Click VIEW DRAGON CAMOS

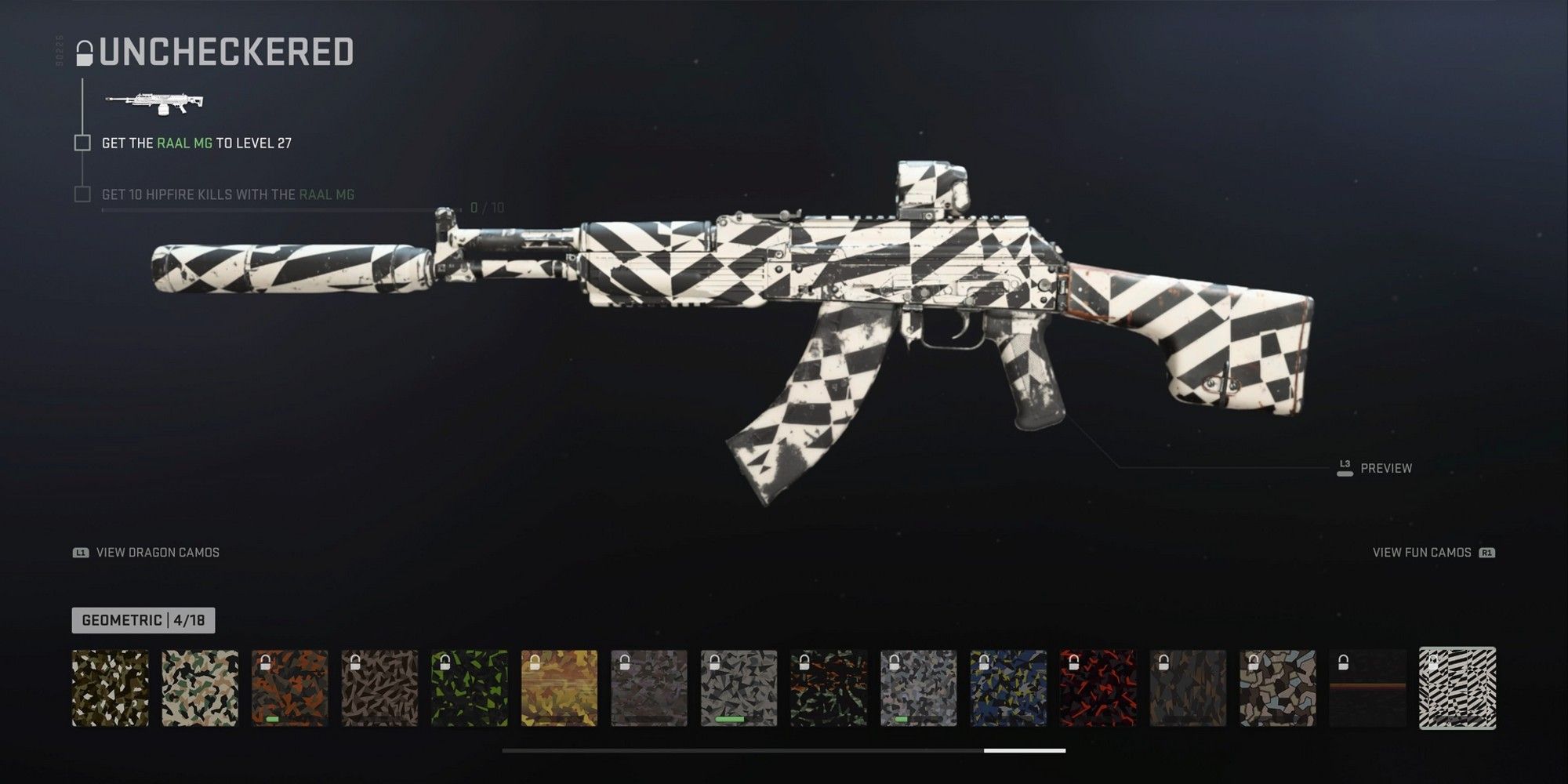[155, 553]
